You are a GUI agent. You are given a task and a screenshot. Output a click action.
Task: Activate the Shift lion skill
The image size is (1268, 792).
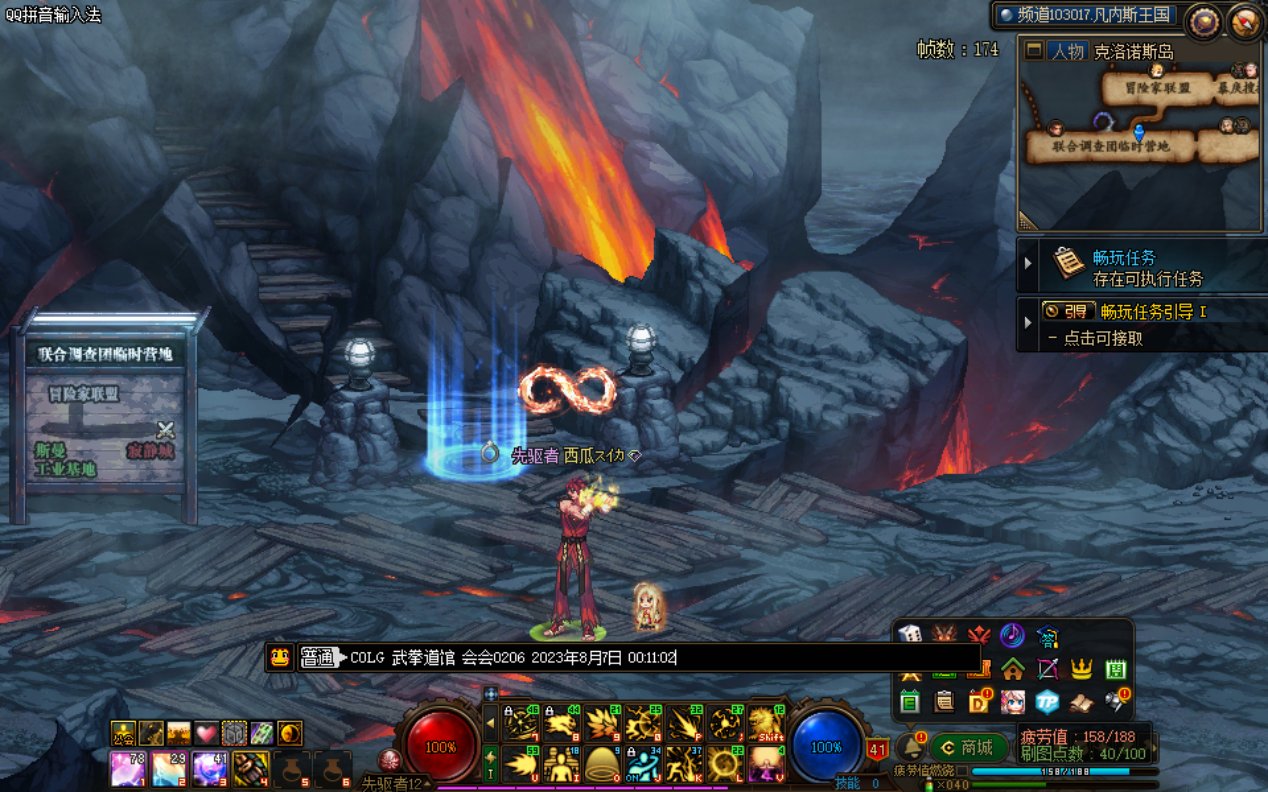coord(765,723)
